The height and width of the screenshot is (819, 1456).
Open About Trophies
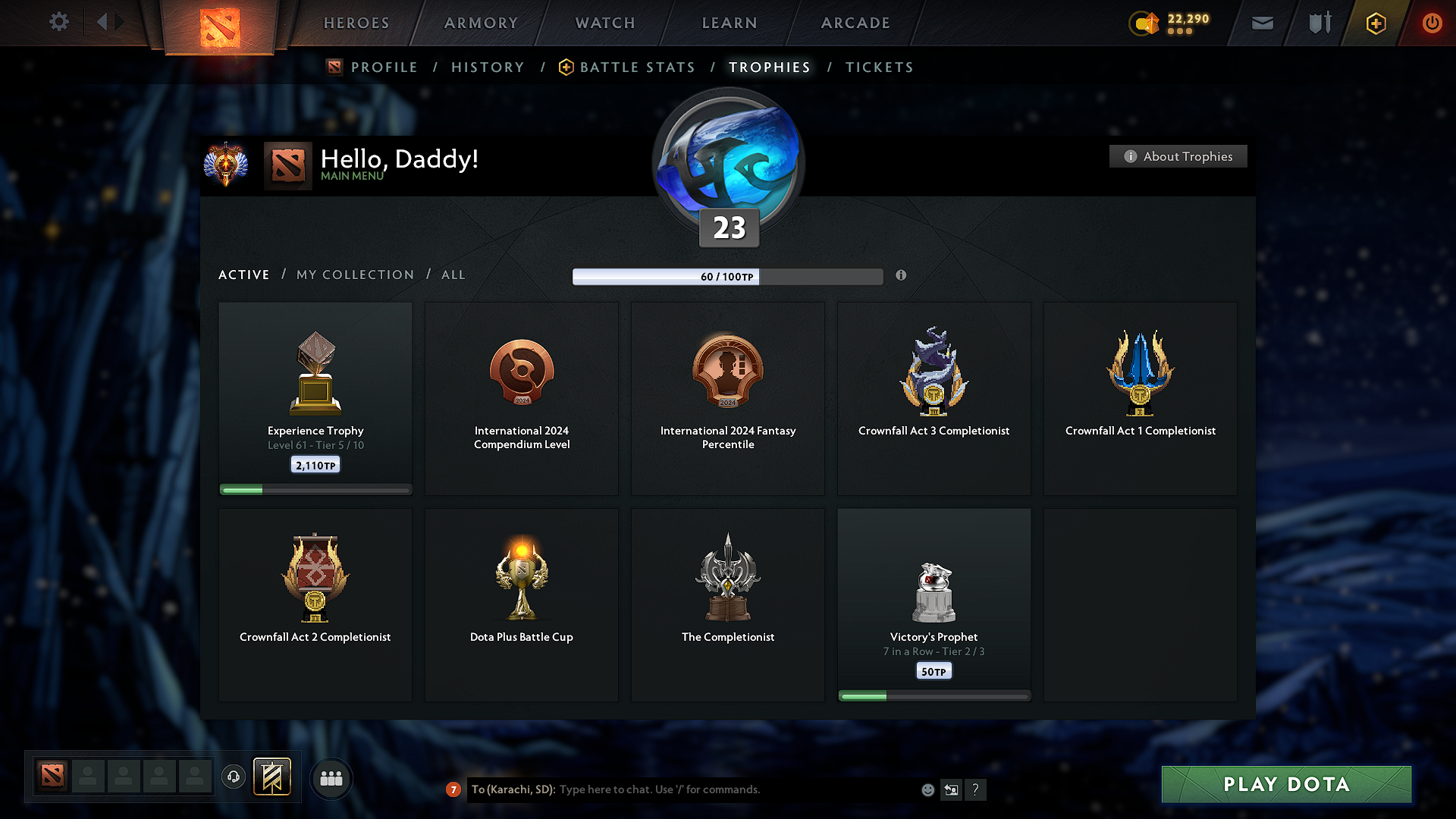tap(1178, 156)
